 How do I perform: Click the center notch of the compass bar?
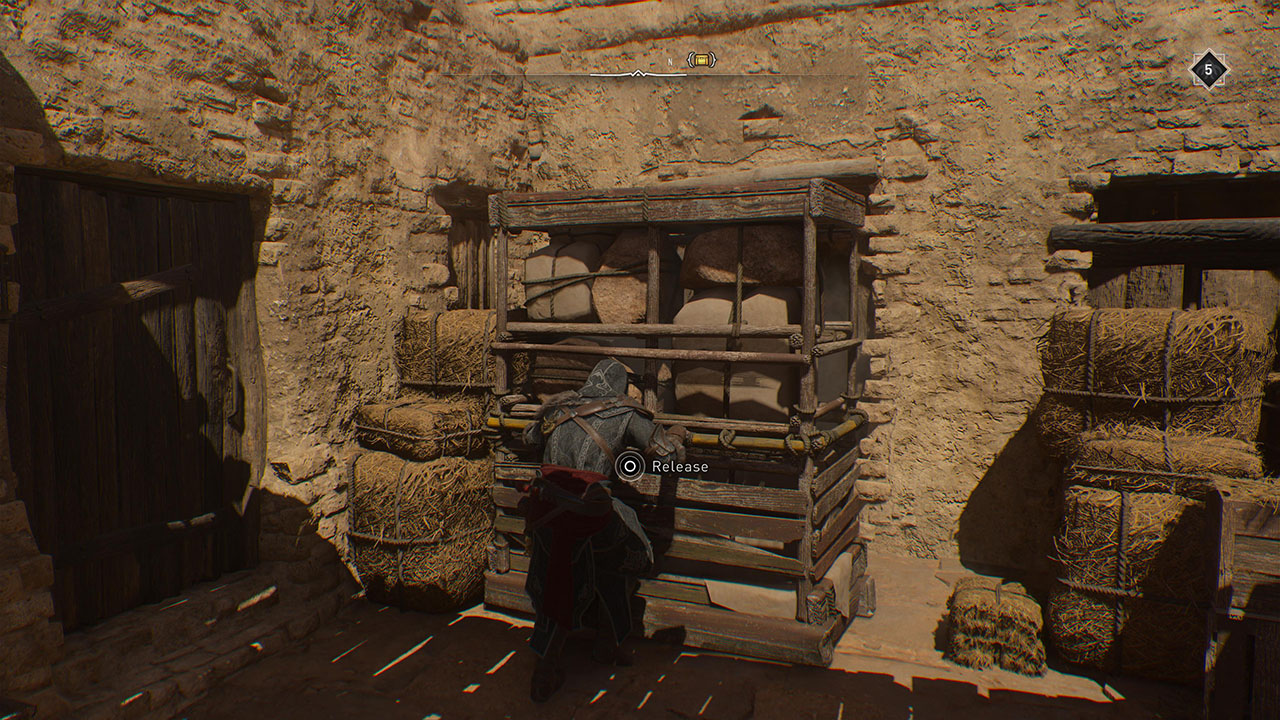tap(638, 73)
